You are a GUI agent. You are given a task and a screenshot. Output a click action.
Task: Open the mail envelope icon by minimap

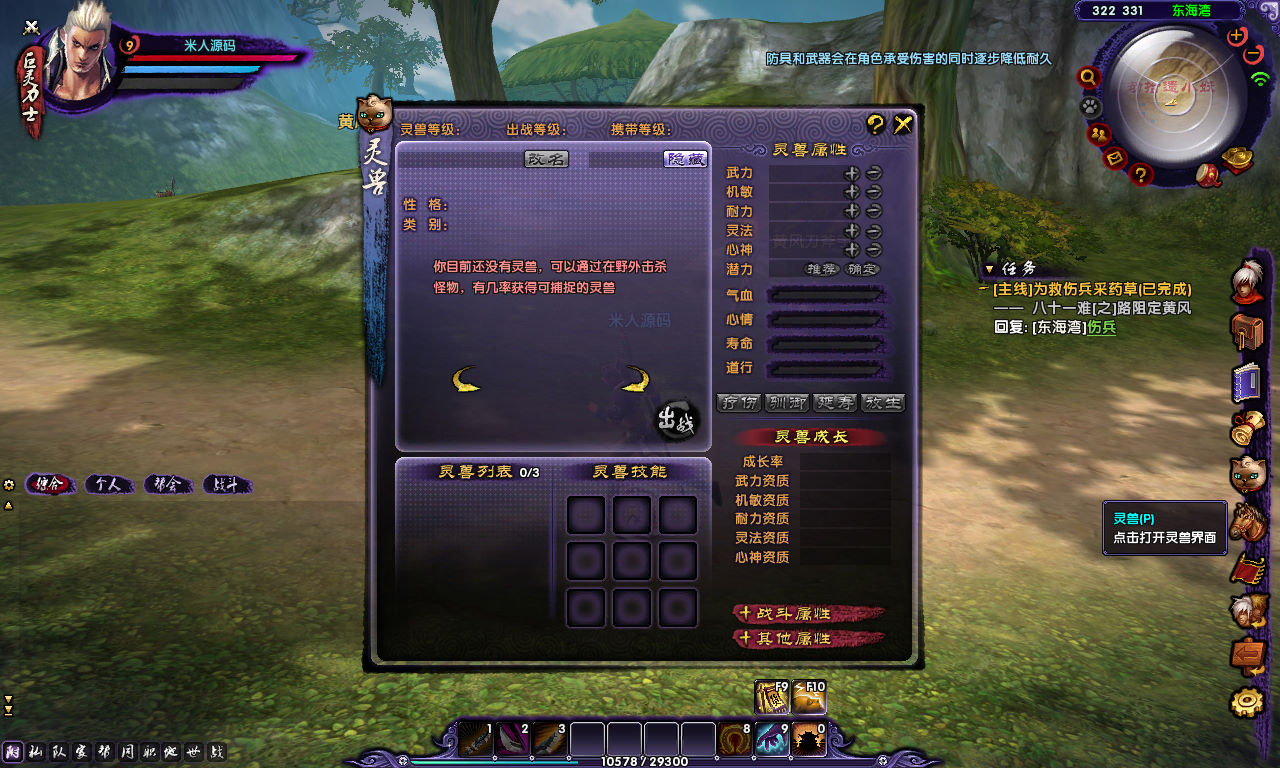(x=1116, y=158)
